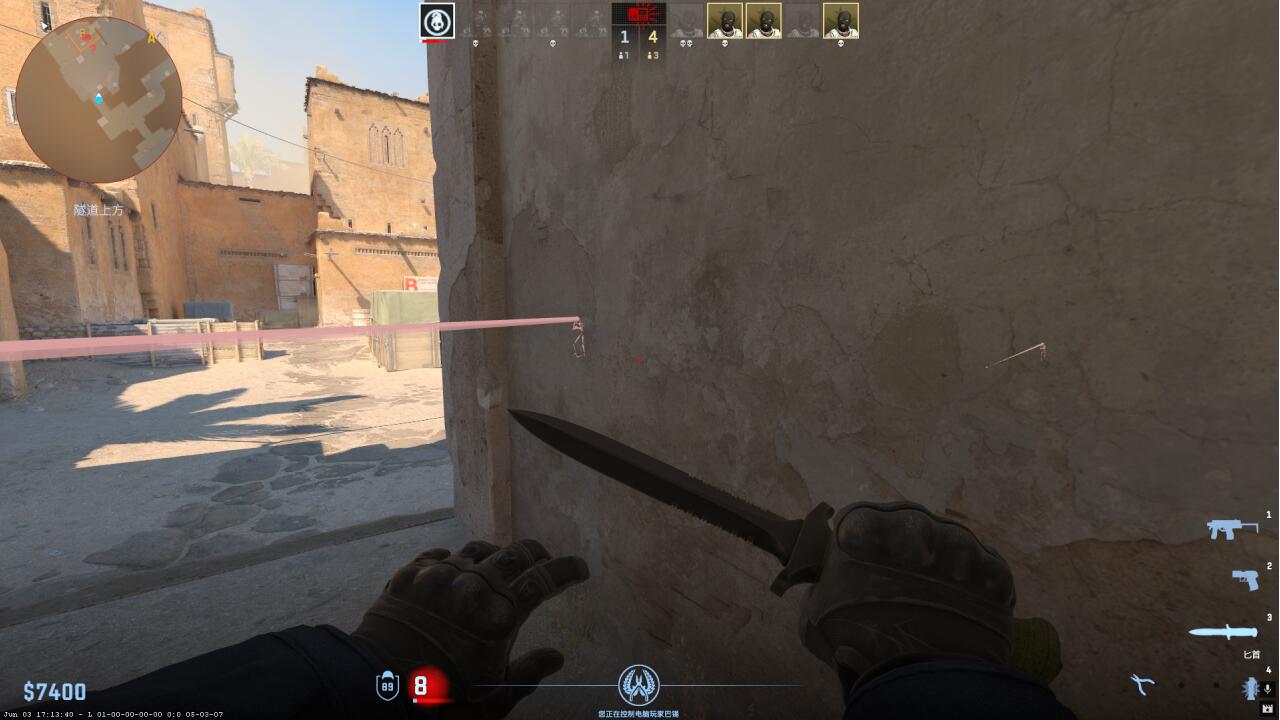
Task: Click the CT round score showing 1
Action: [623, 36]
